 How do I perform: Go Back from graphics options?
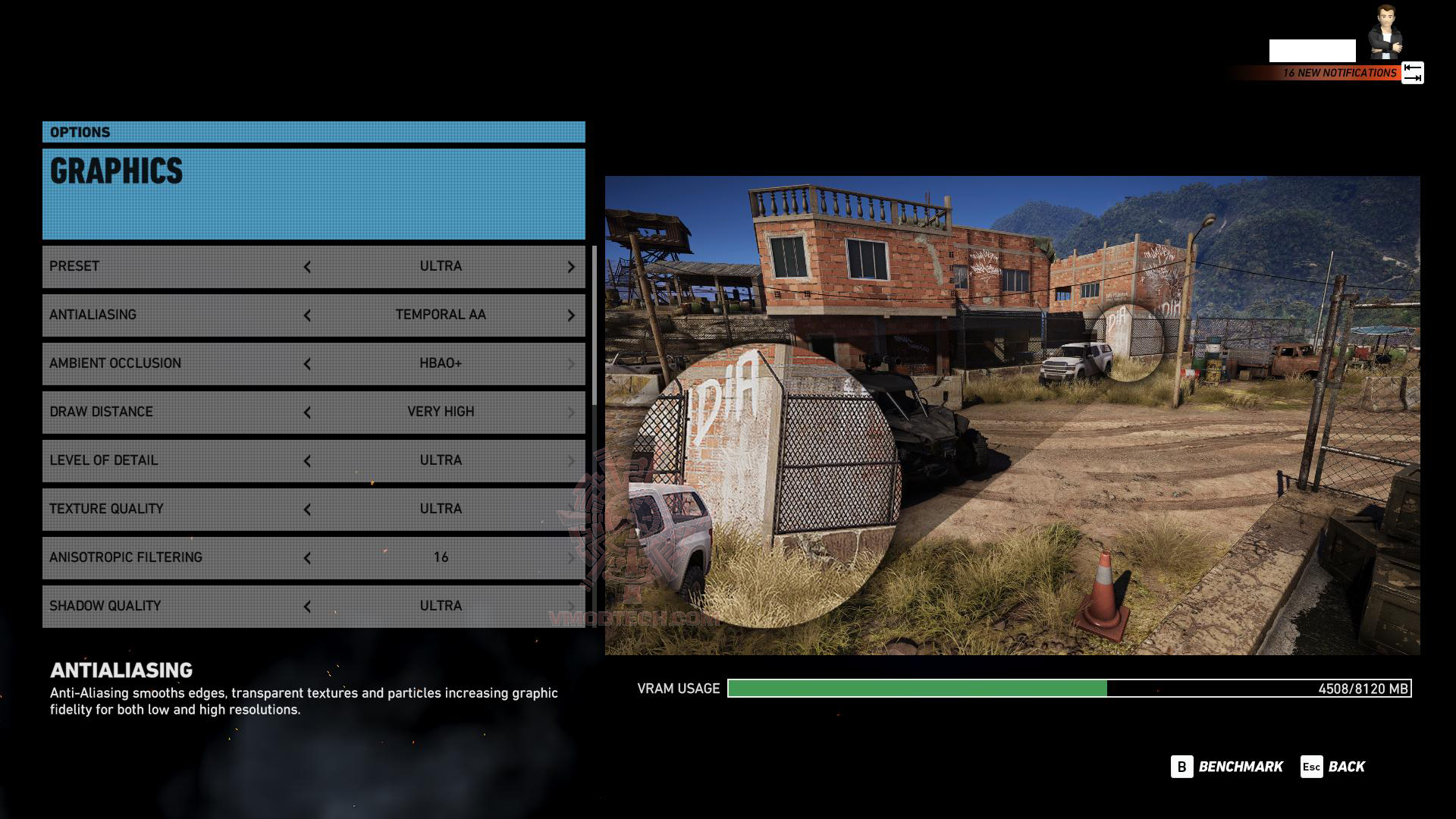[1333, 767]
